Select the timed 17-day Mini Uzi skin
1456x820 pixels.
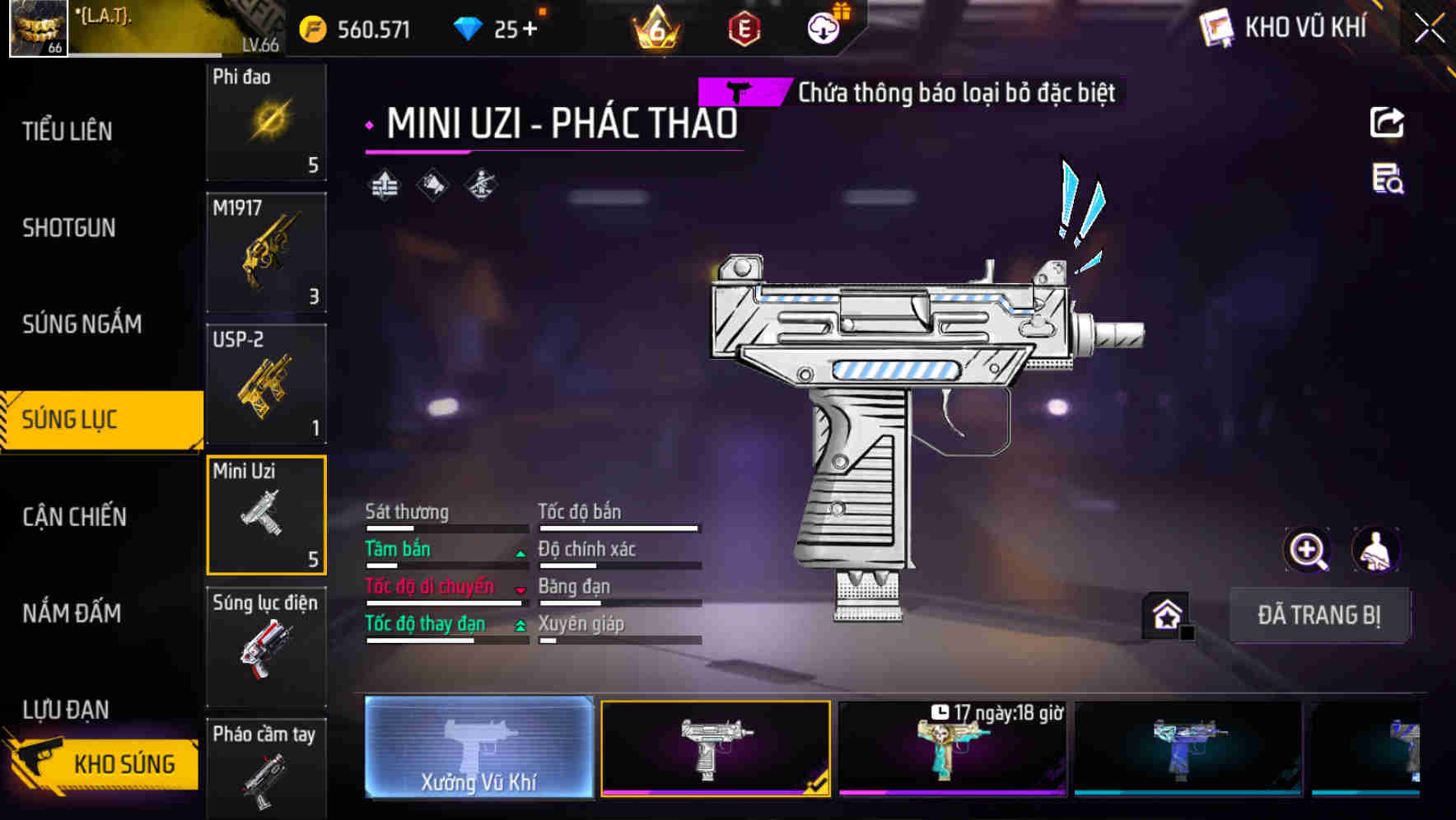pos(952,749)
